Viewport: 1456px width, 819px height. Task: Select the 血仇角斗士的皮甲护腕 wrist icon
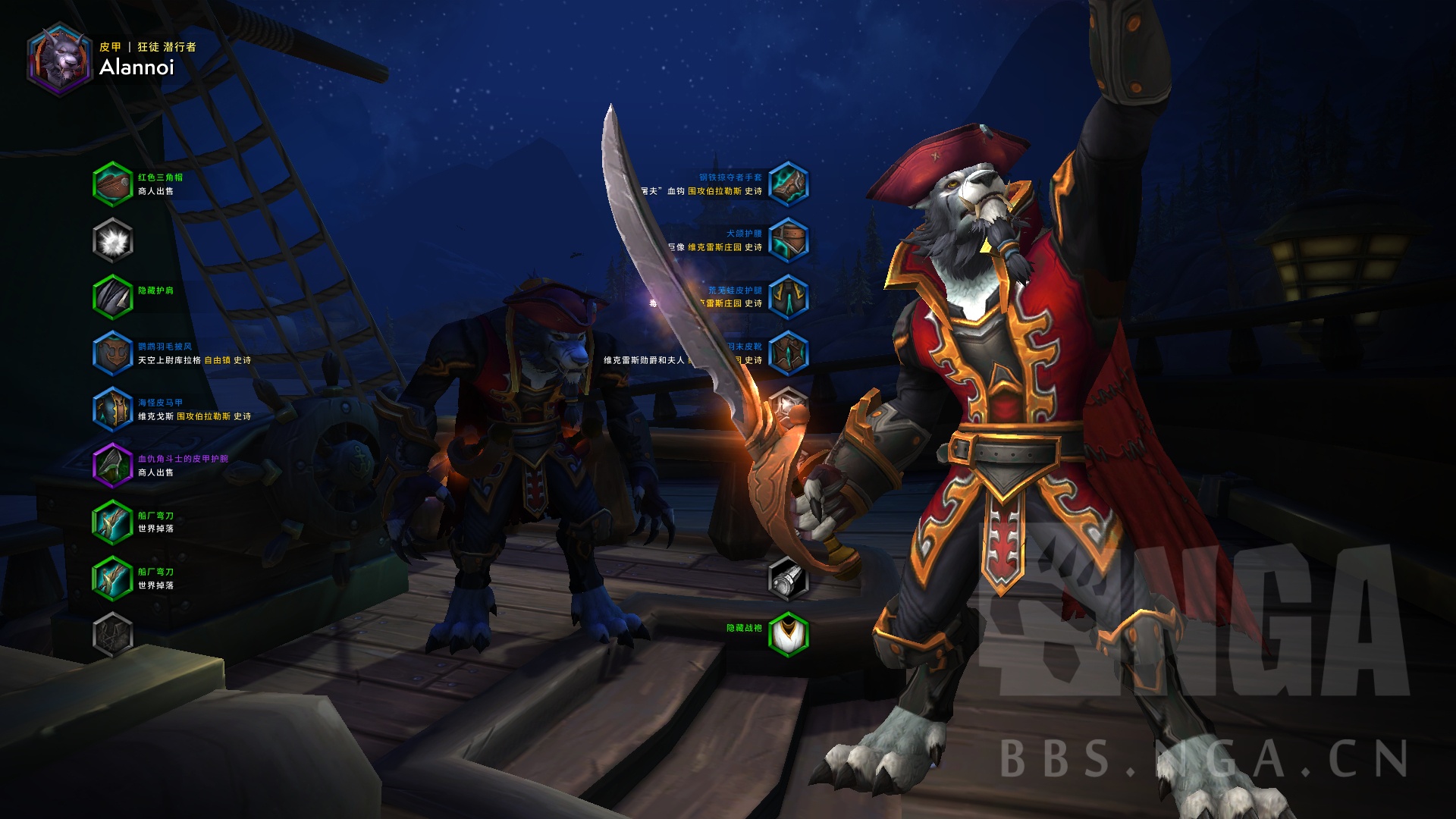click(x=113, y=466)
